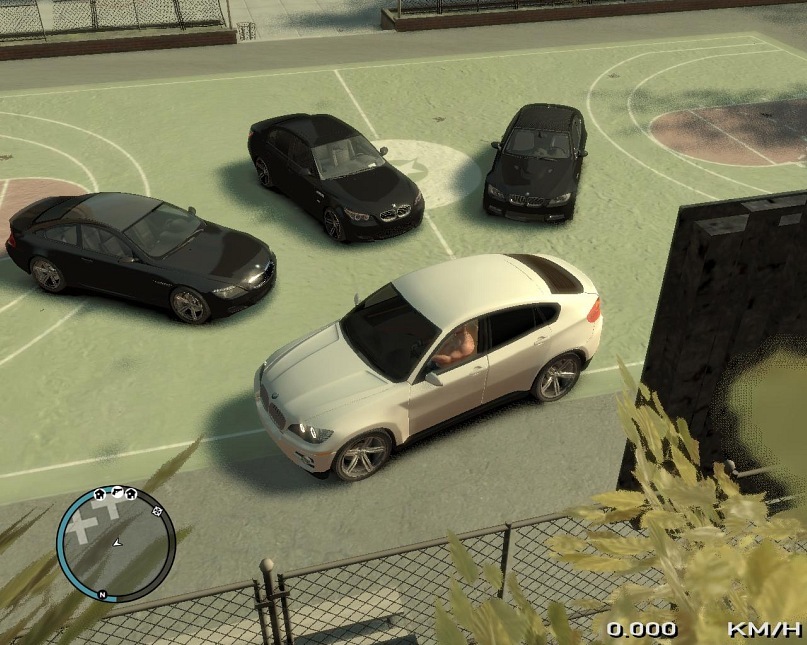Click the north N marker on the minimap
Viewport: 807px width, 645px height.
(x=102, y=595)
